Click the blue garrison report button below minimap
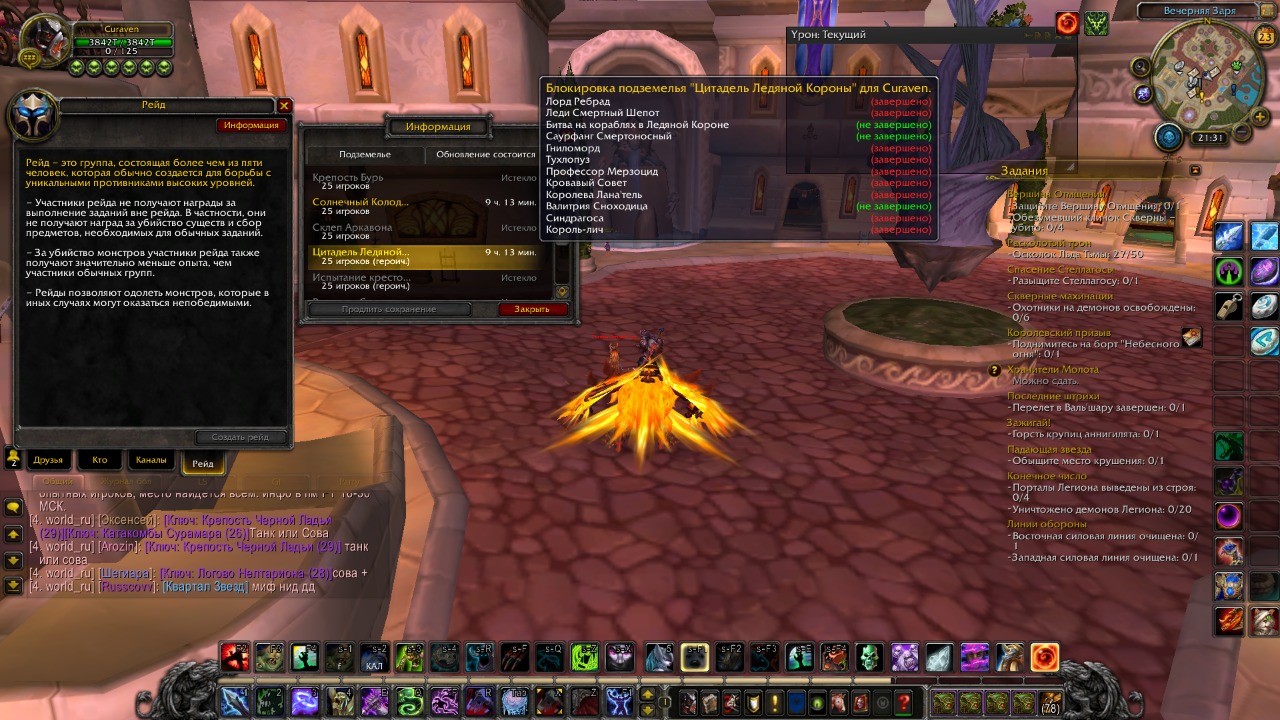The image size is (1280, 720). (1169, 137)
